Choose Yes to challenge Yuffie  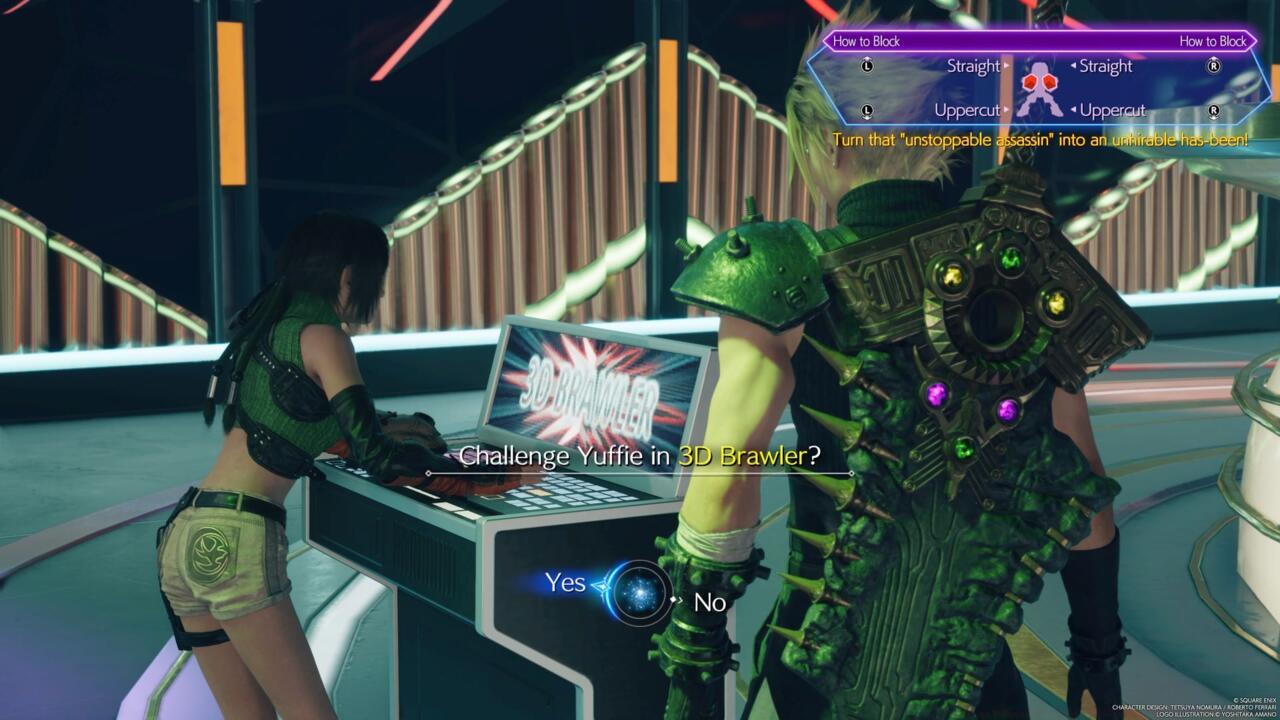(565, 583)
